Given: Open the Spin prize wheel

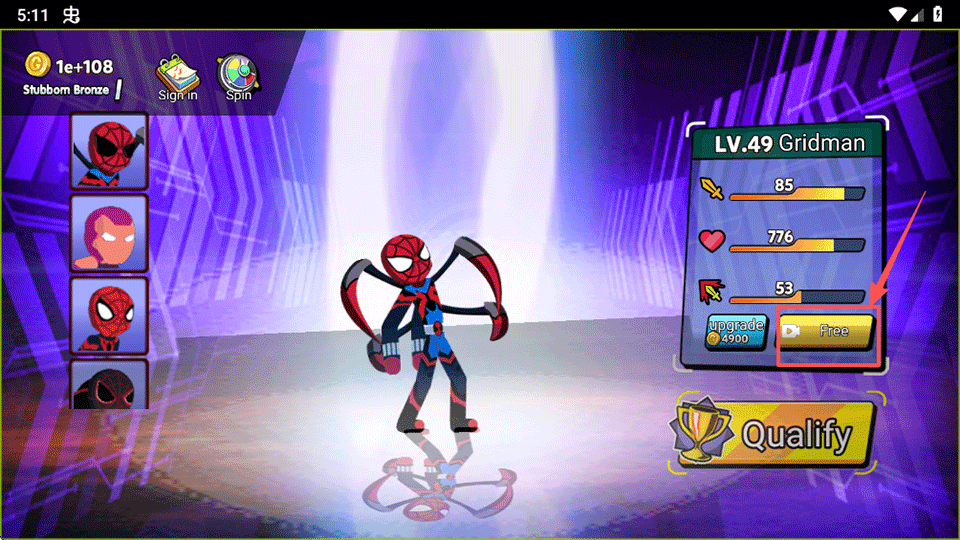Looking at the screenshot, I should pyautogui.click(x=238, y=77).
